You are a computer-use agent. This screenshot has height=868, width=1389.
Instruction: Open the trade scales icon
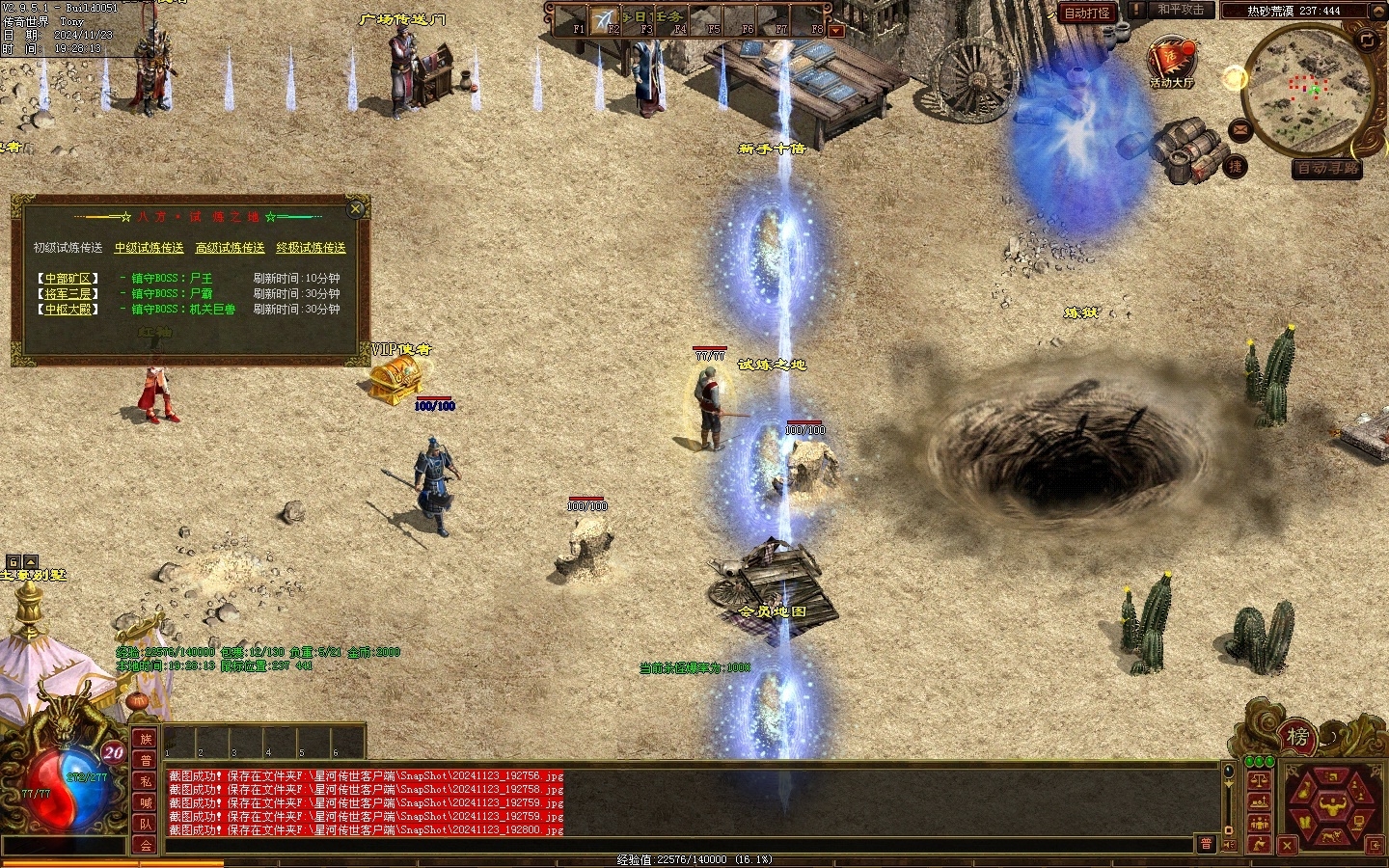(x=1258, y=779)
